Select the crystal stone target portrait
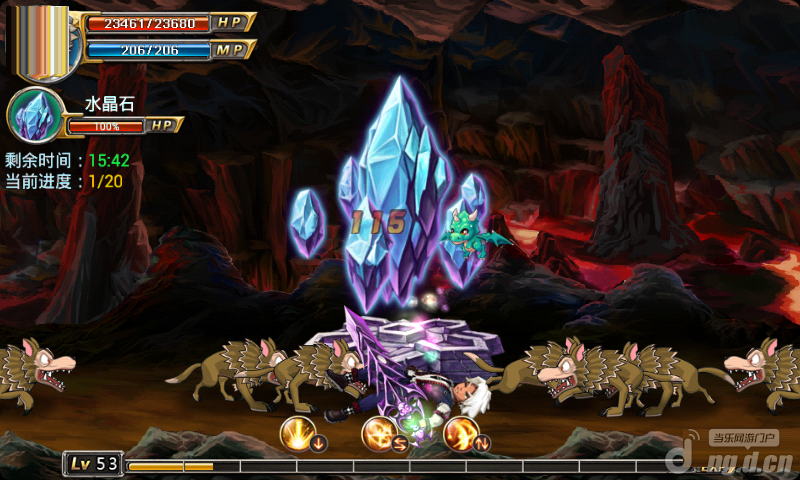Image resolution: width=800 pixels, height=480 pixels. click(32, 115)
